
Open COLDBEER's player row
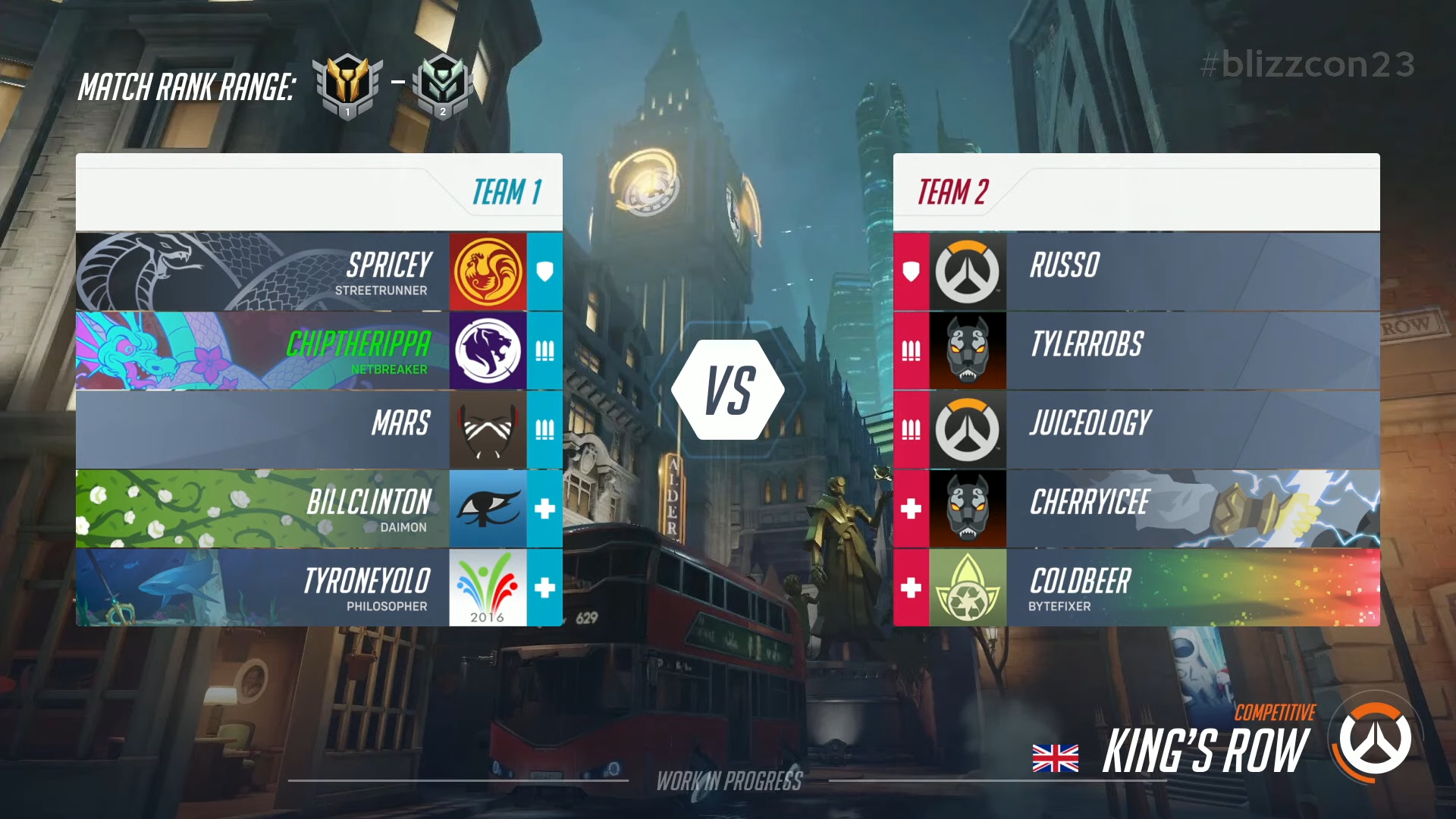click(x=1191, y=587)
